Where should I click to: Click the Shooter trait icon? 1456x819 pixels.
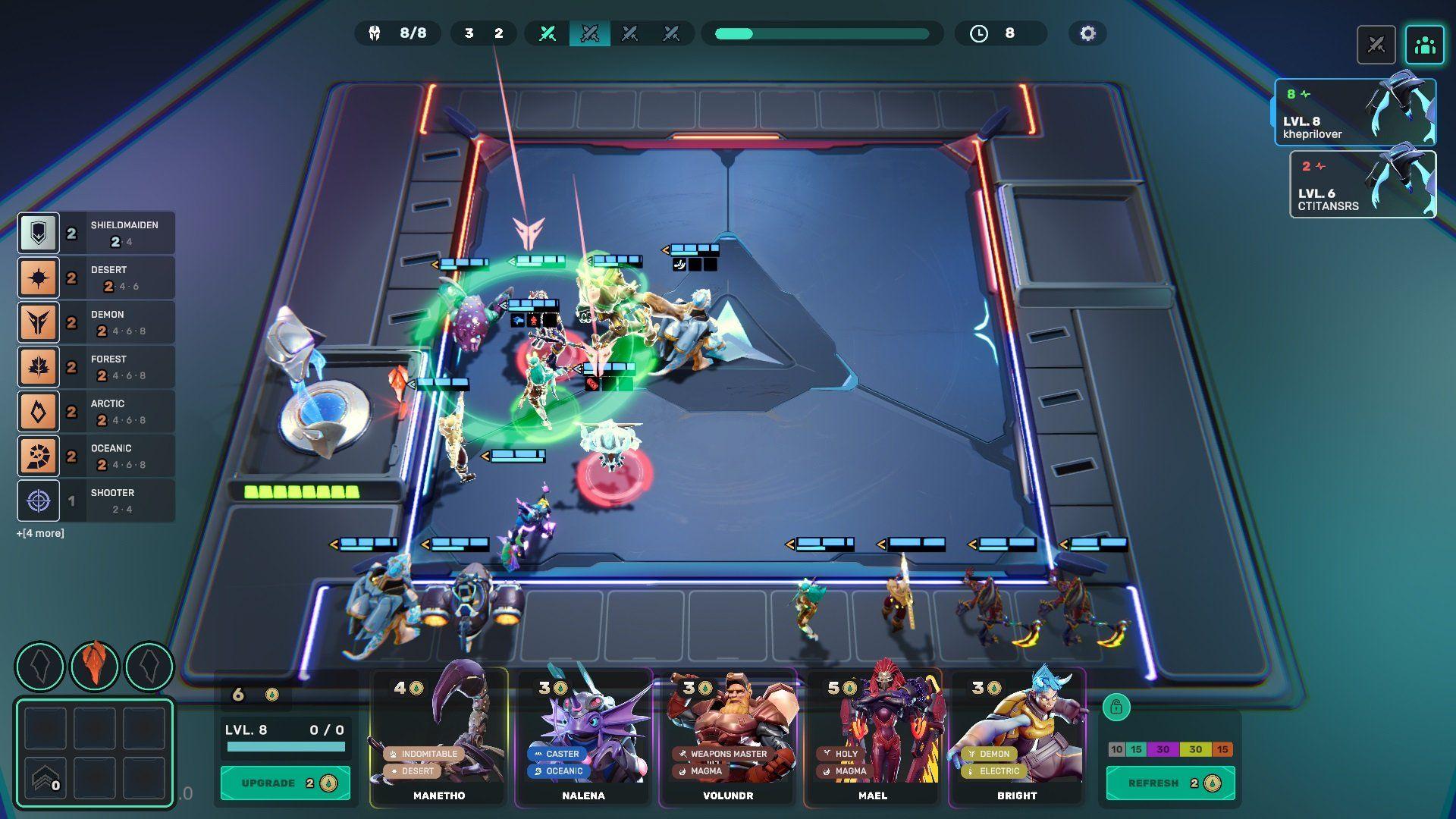(x=39, y=500)
